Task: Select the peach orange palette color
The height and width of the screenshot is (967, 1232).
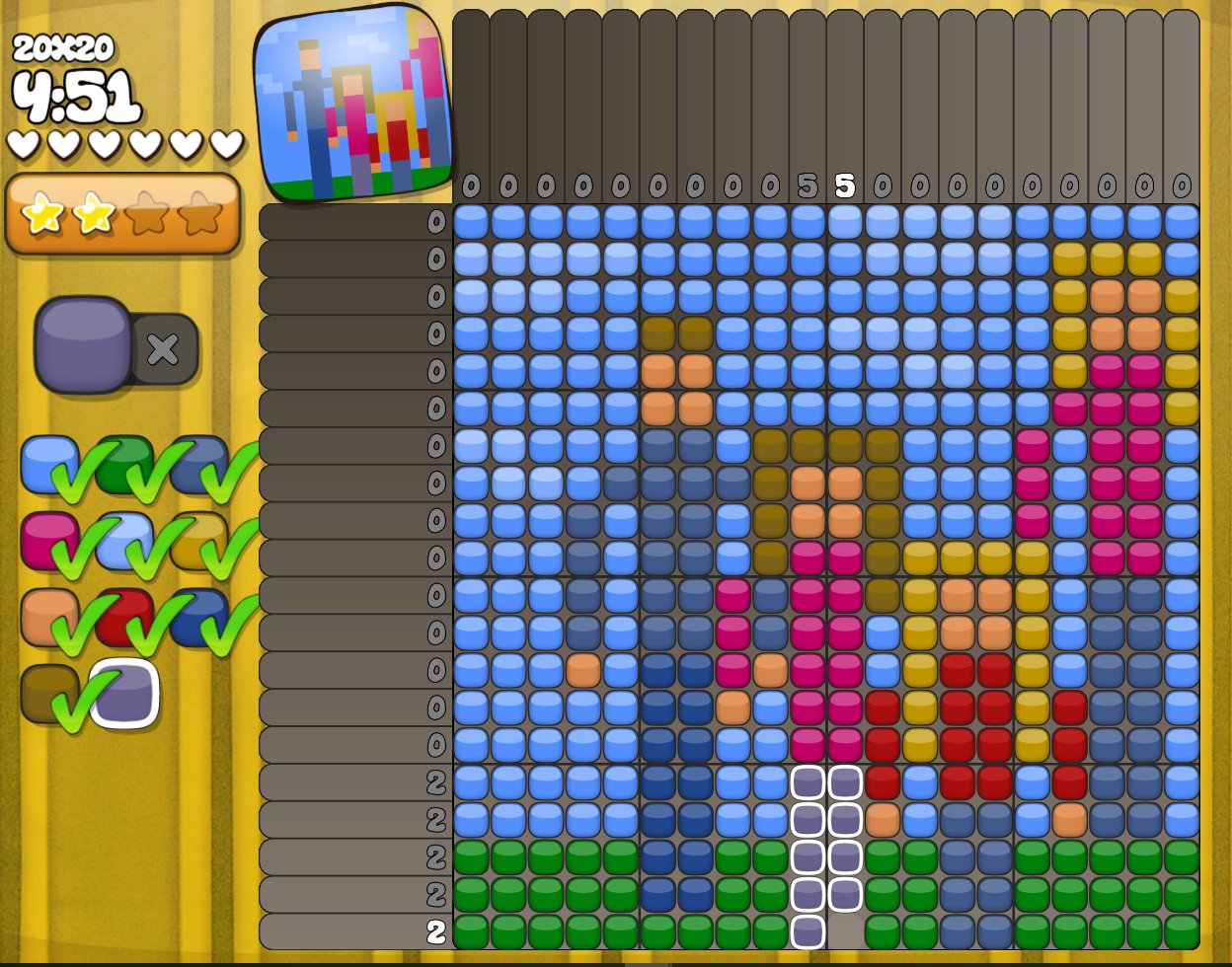Action: pos(48,617)
